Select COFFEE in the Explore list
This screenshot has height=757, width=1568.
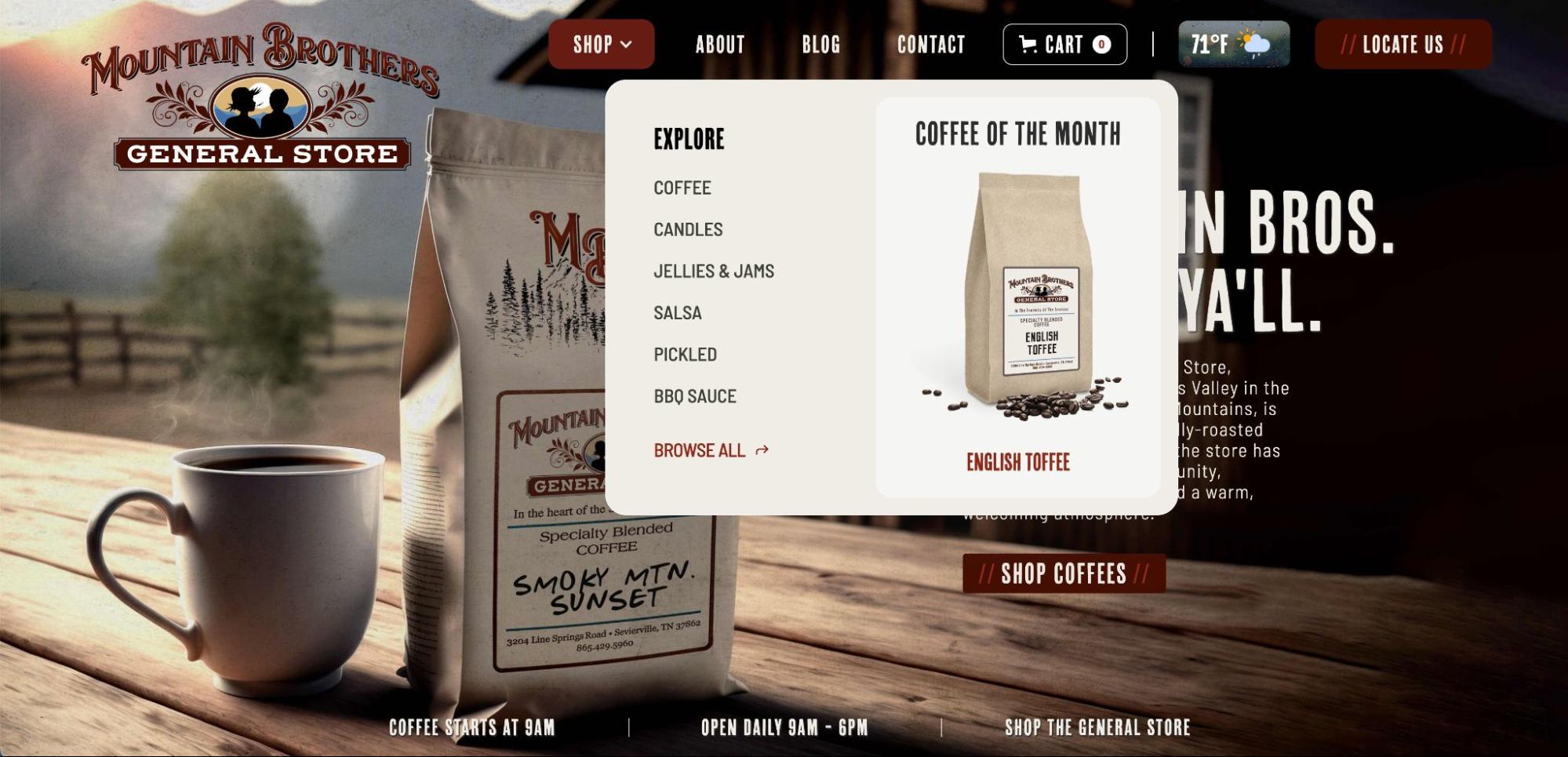pyautogui.click(x=682, y=187)
